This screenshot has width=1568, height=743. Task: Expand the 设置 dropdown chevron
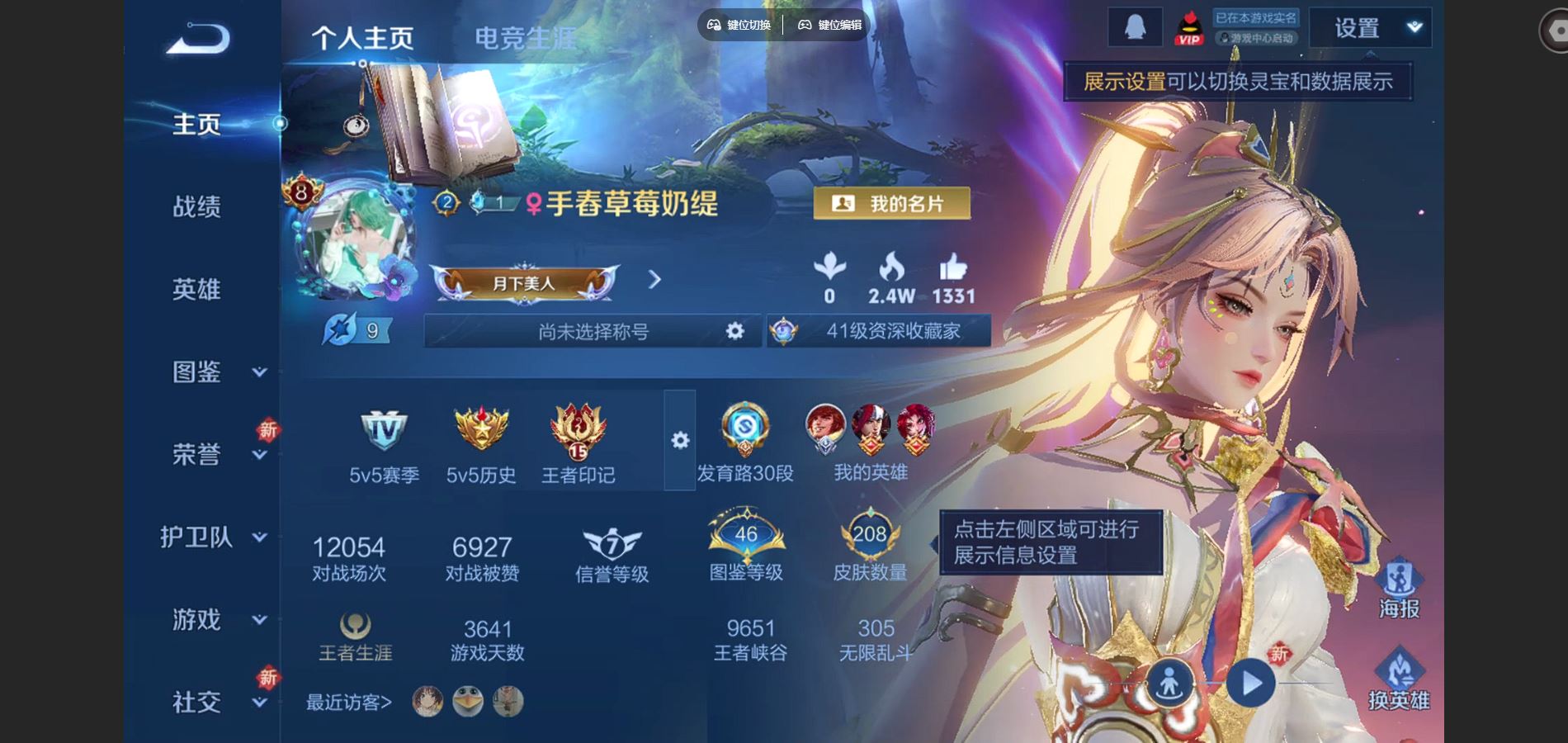point(1413,27)
